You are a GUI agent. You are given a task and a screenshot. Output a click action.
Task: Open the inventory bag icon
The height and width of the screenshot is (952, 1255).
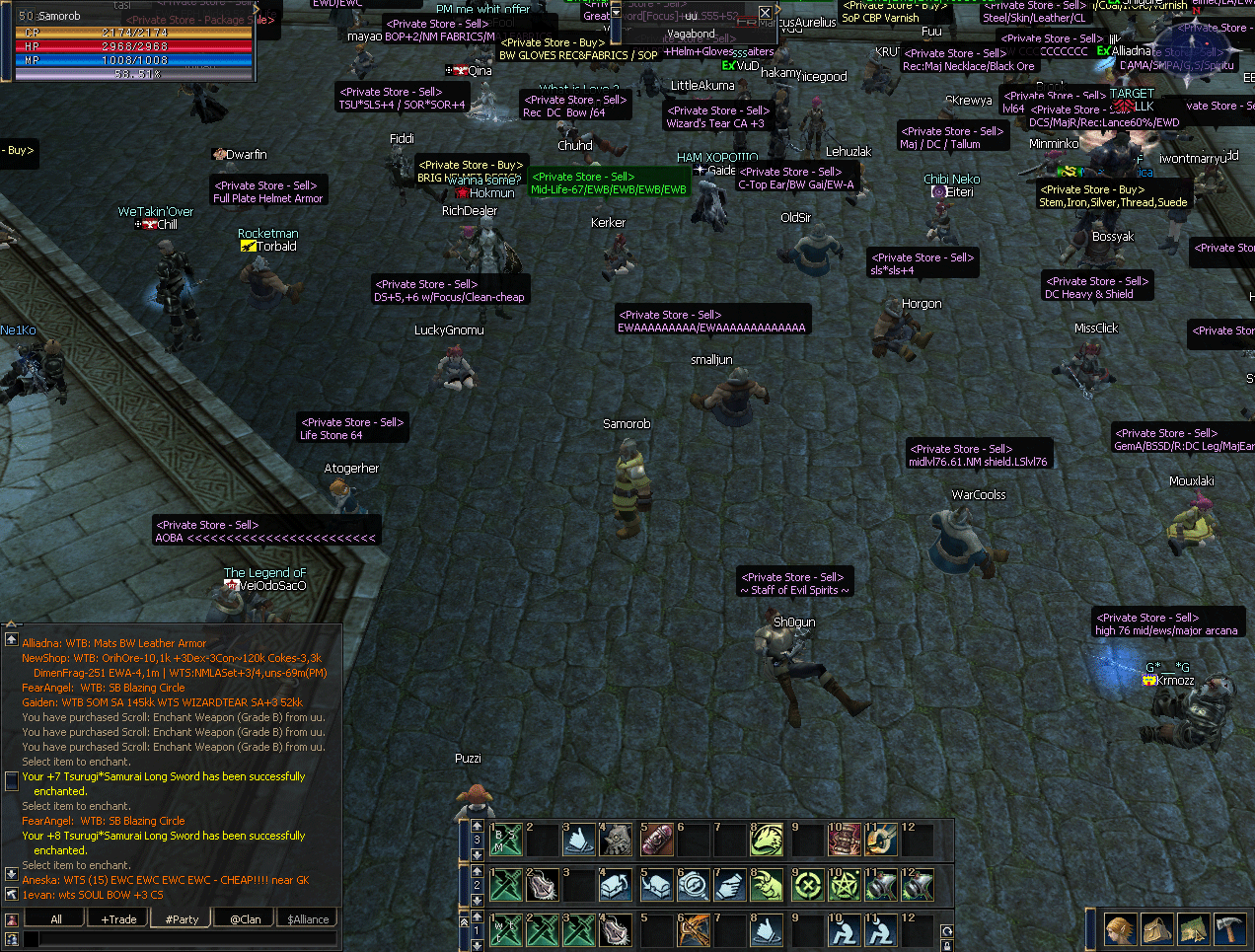tap(1156, 929)
